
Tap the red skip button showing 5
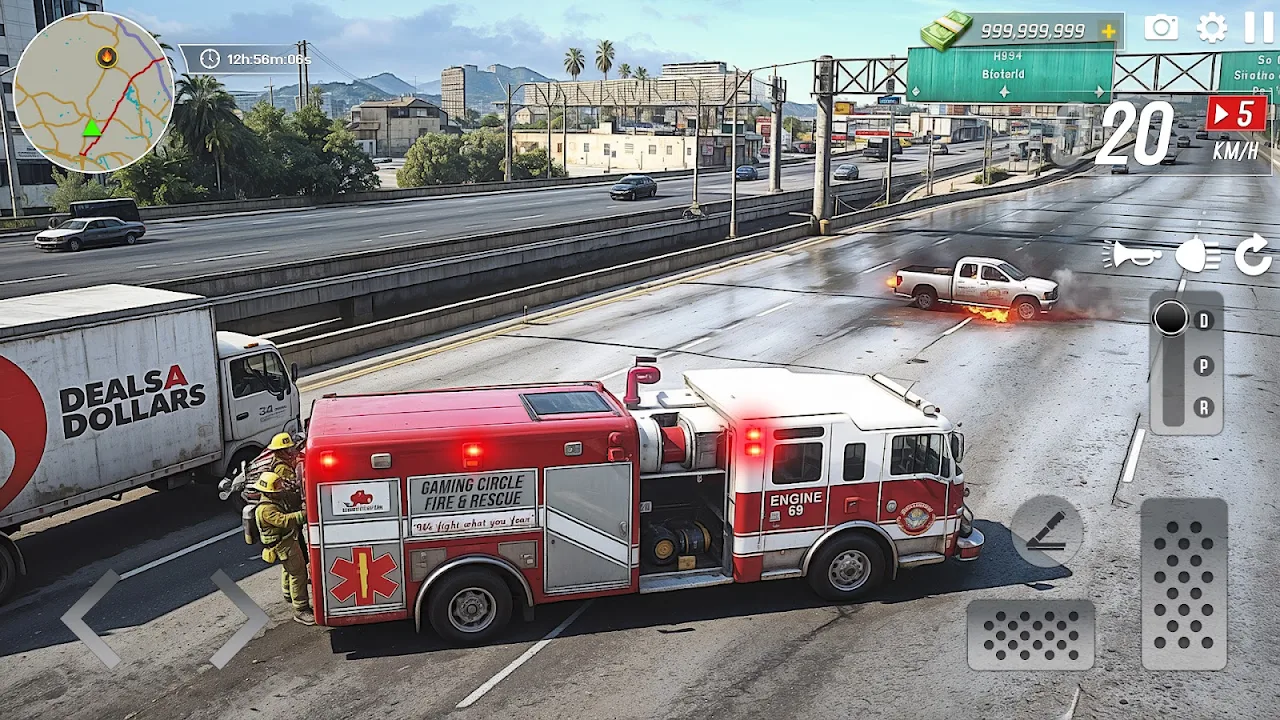(1236, 114)
